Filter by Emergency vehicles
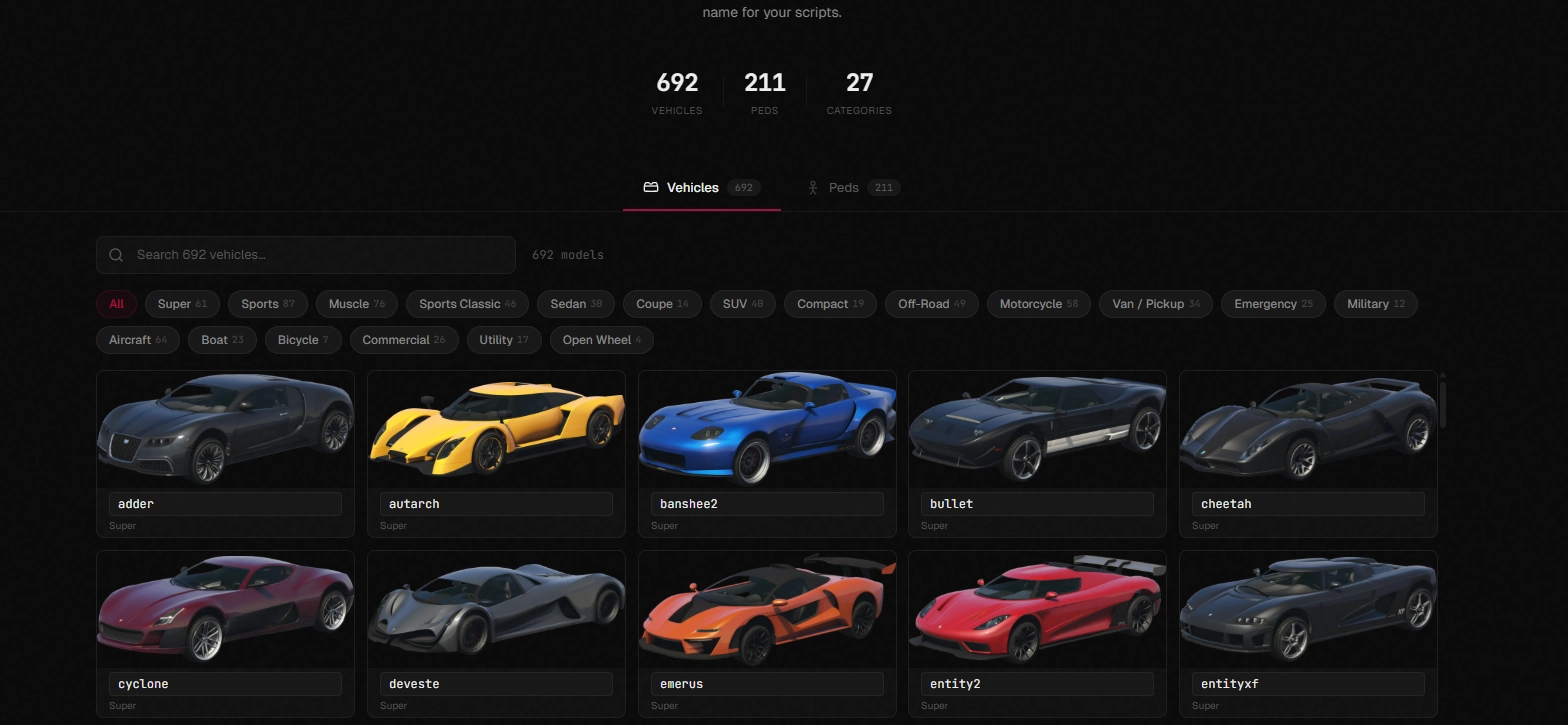 (1273, 303)
